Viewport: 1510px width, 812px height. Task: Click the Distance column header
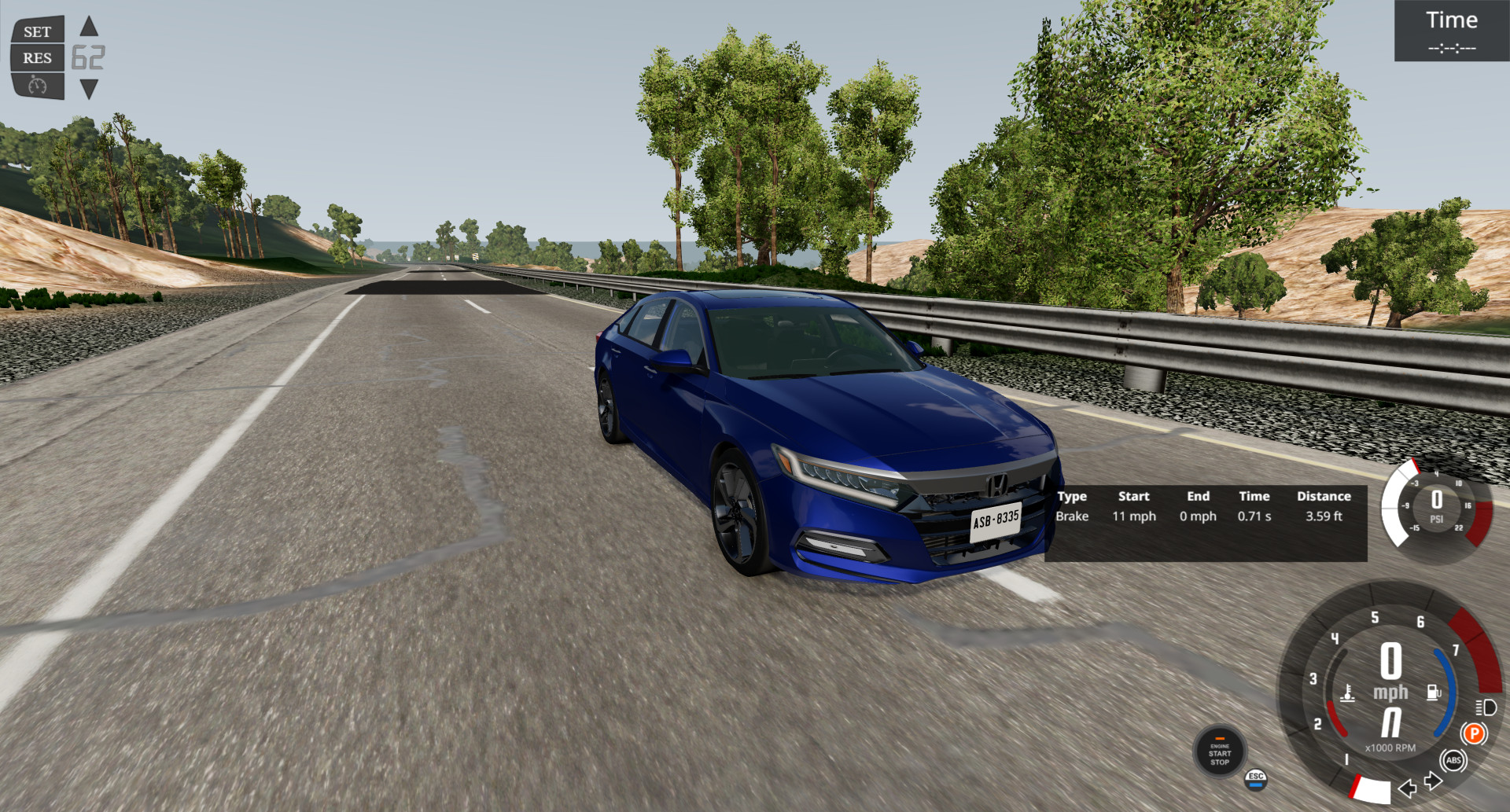(1324, 496)
